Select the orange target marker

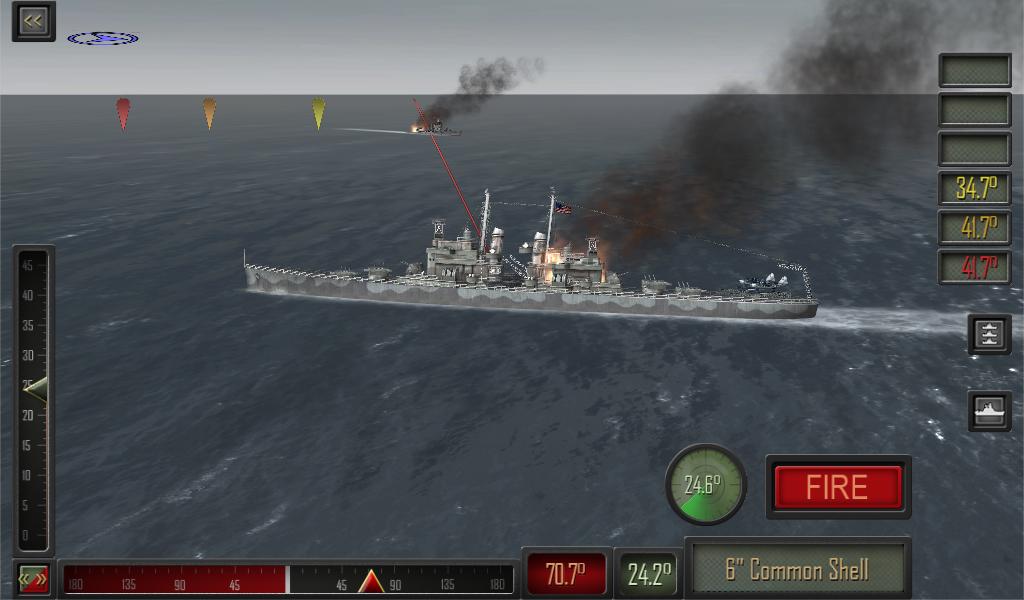209,112
